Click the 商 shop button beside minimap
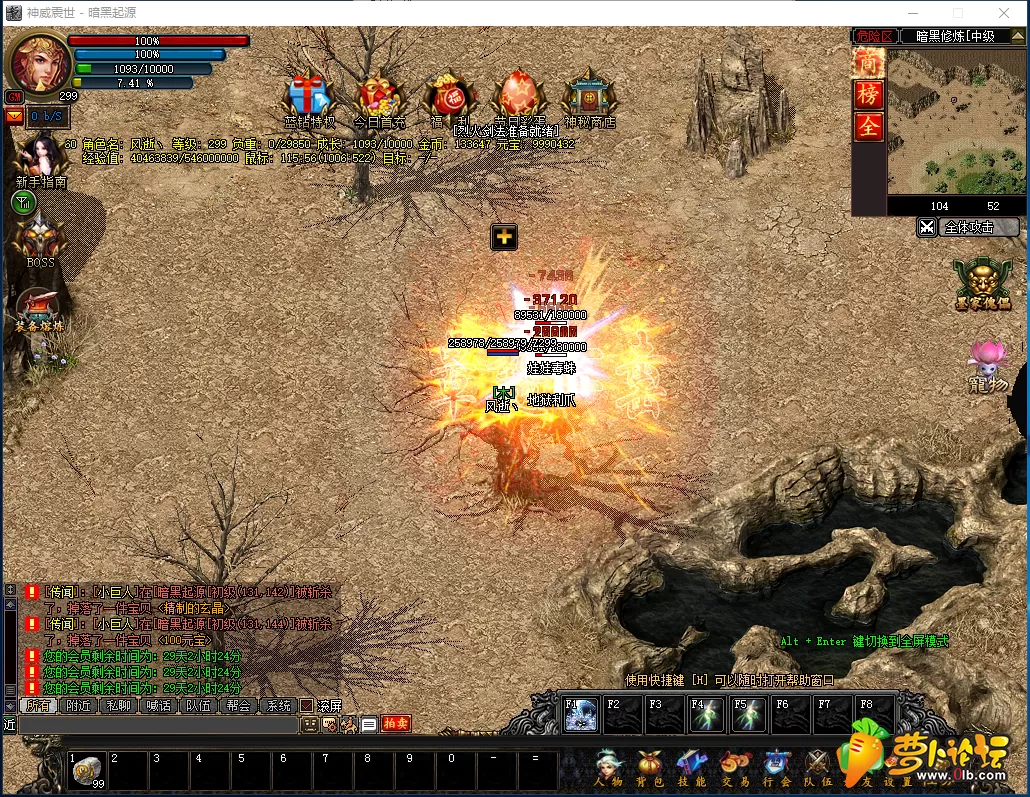Screen dimensions: 1030x797 pos(868,63)
